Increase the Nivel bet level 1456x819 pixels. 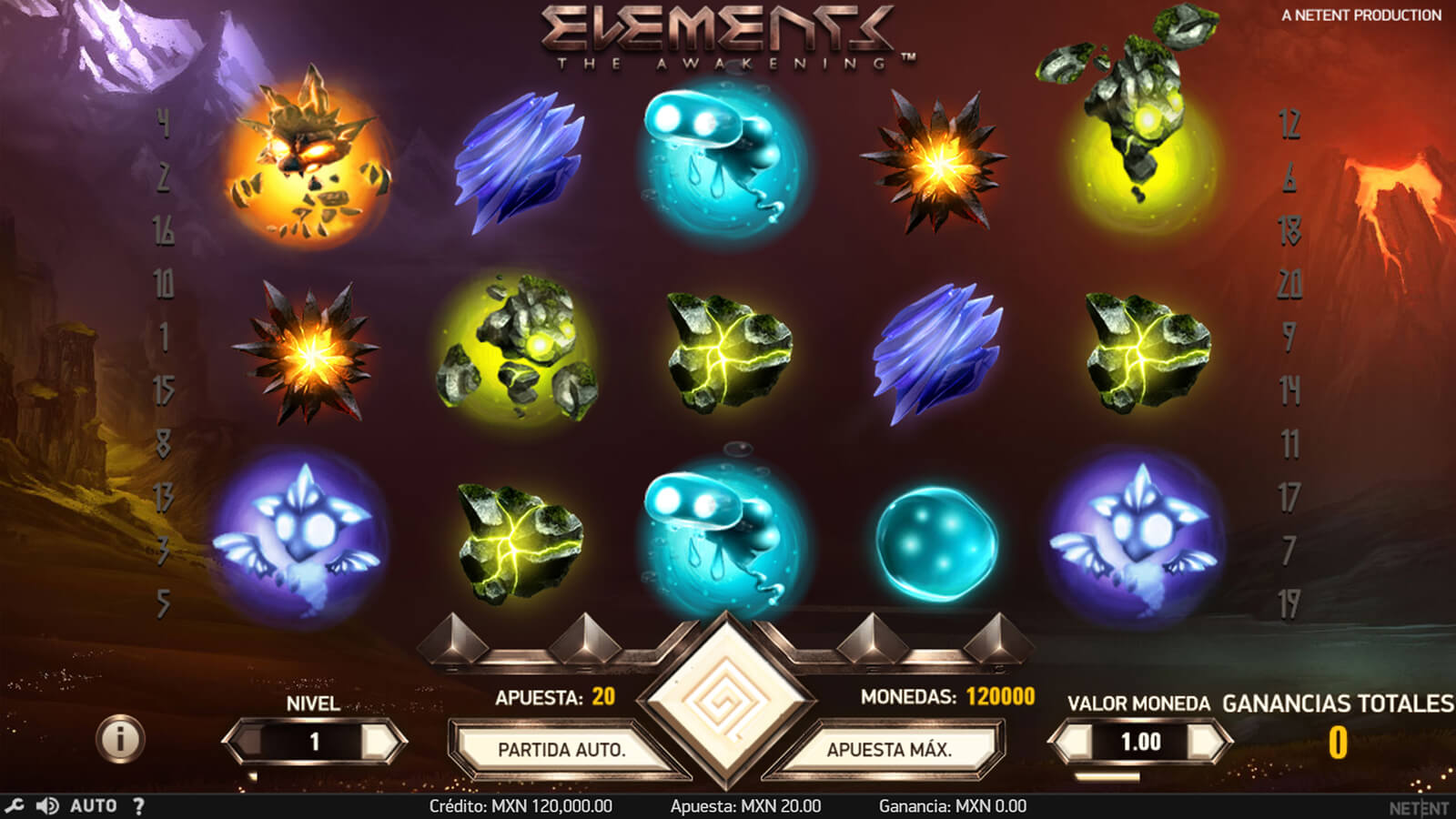(383, 742)
